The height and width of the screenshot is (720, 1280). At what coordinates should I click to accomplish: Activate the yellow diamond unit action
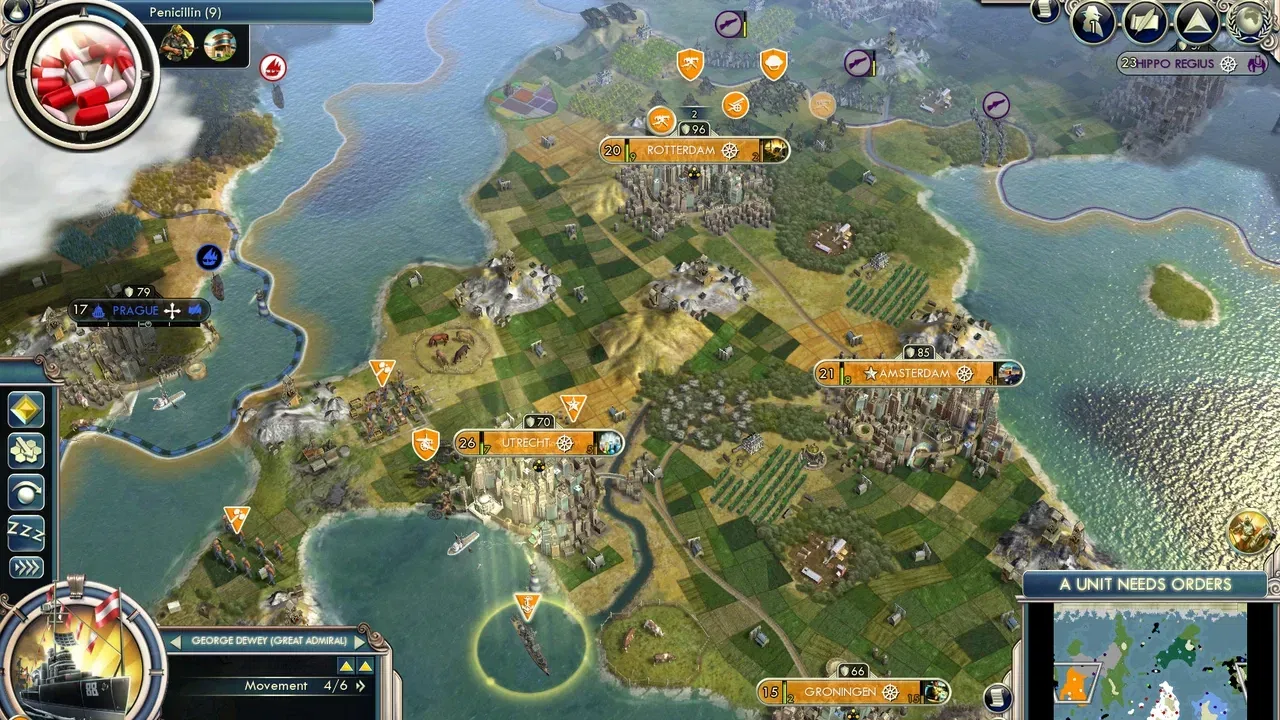coord(26,410)
